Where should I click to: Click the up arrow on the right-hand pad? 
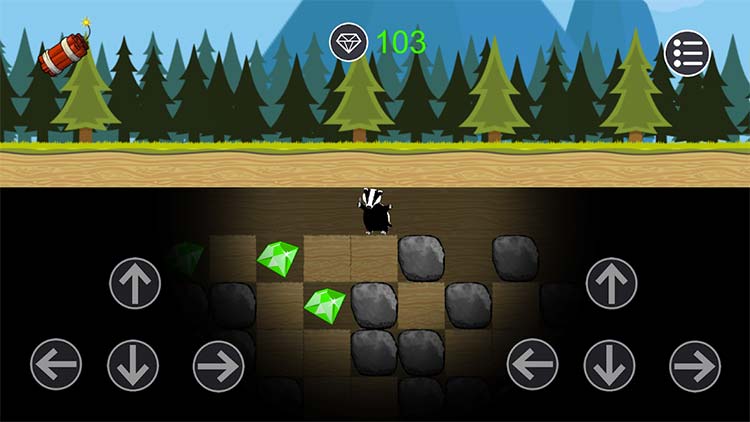pyautogui.click(x=611, y=283)
